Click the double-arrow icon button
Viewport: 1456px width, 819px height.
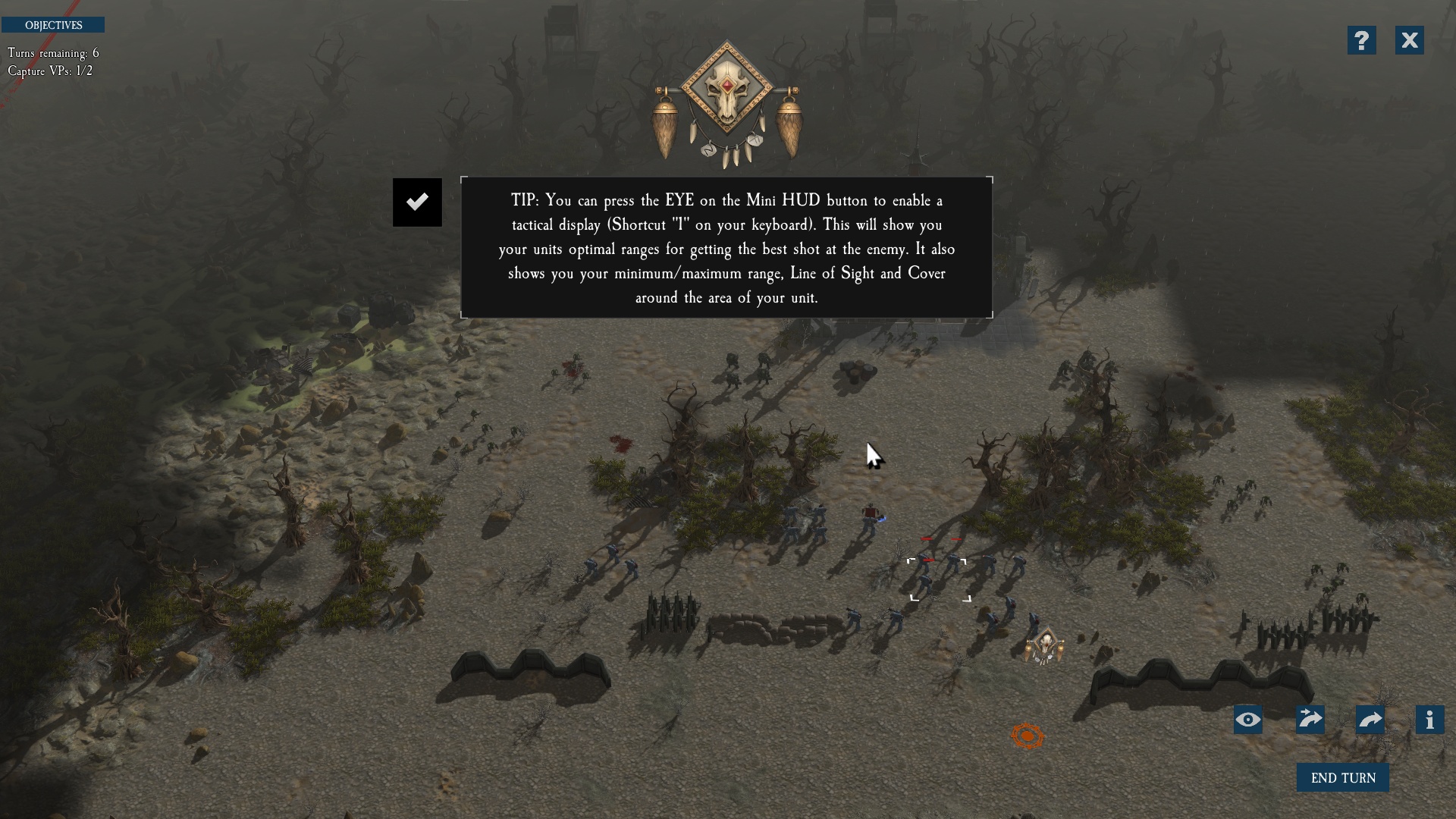[1310, 720]
